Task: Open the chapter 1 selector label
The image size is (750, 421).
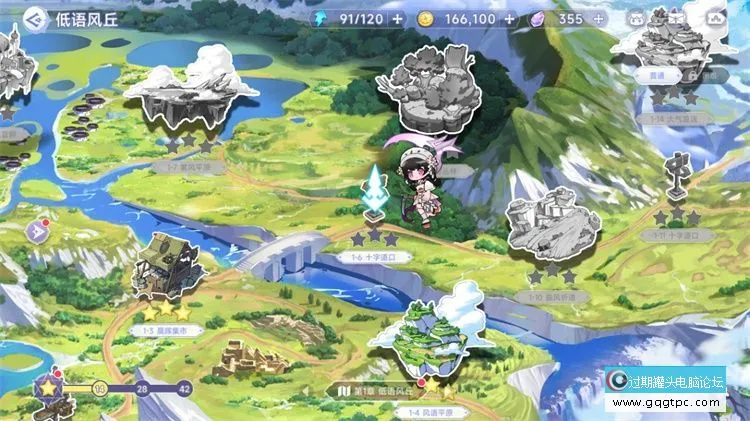Action: [378, 389]
